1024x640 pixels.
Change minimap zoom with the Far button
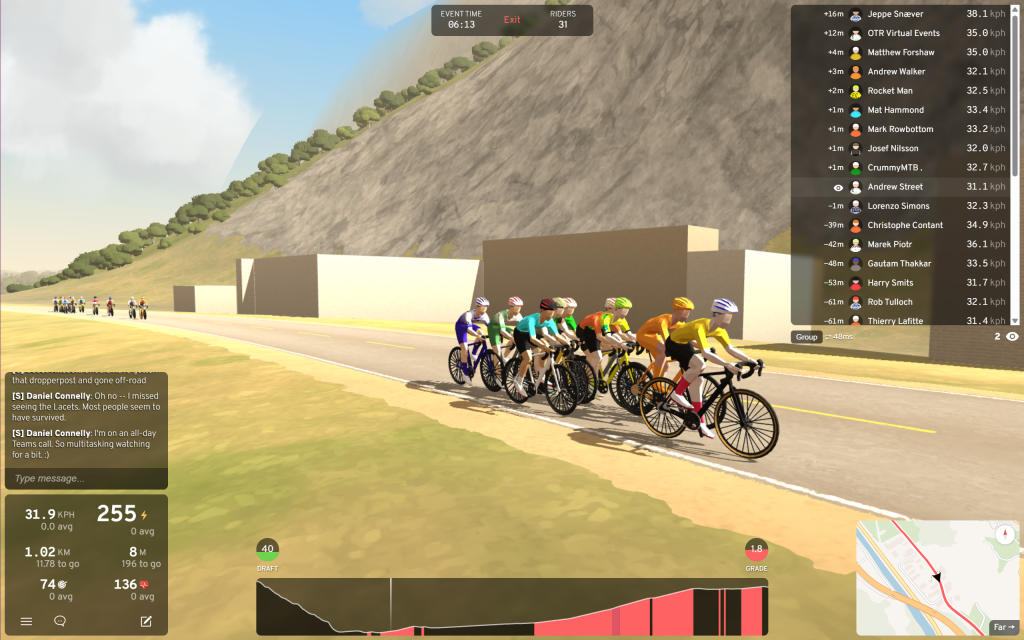(x=1003, y=627)
